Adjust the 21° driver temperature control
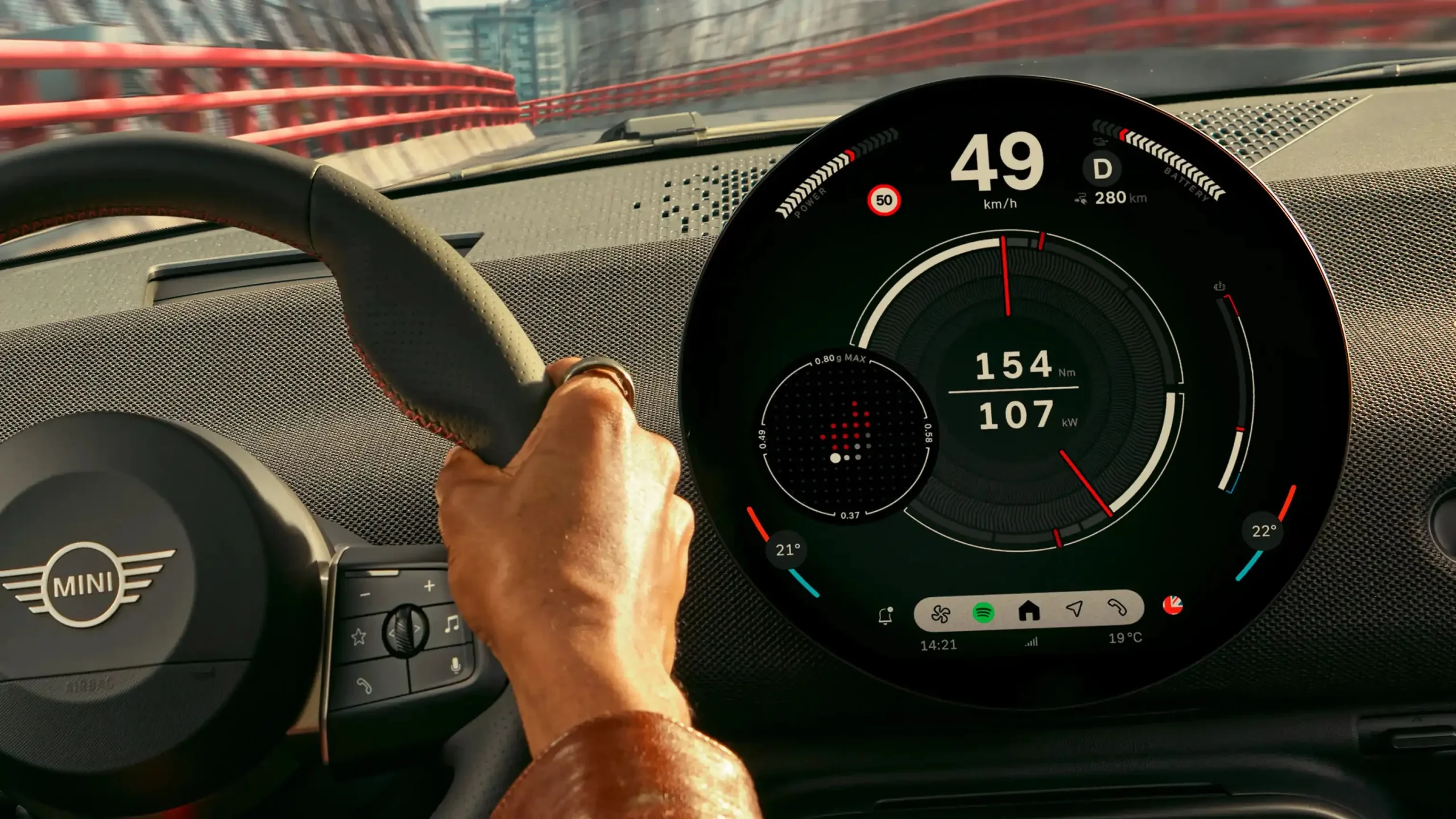The width and height of the screenshot is (1456, 819). pyautogui.click(x=788, y=550)
